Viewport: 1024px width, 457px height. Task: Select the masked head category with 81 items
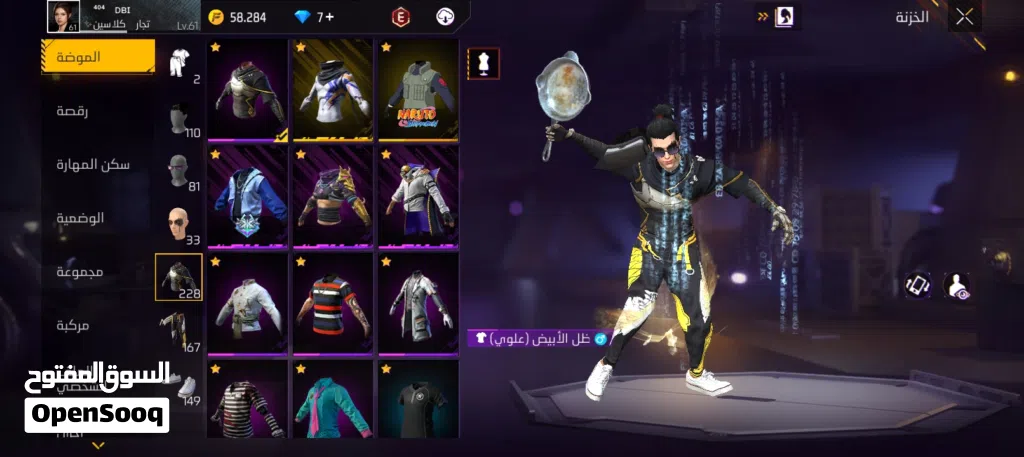pos(180,172)
